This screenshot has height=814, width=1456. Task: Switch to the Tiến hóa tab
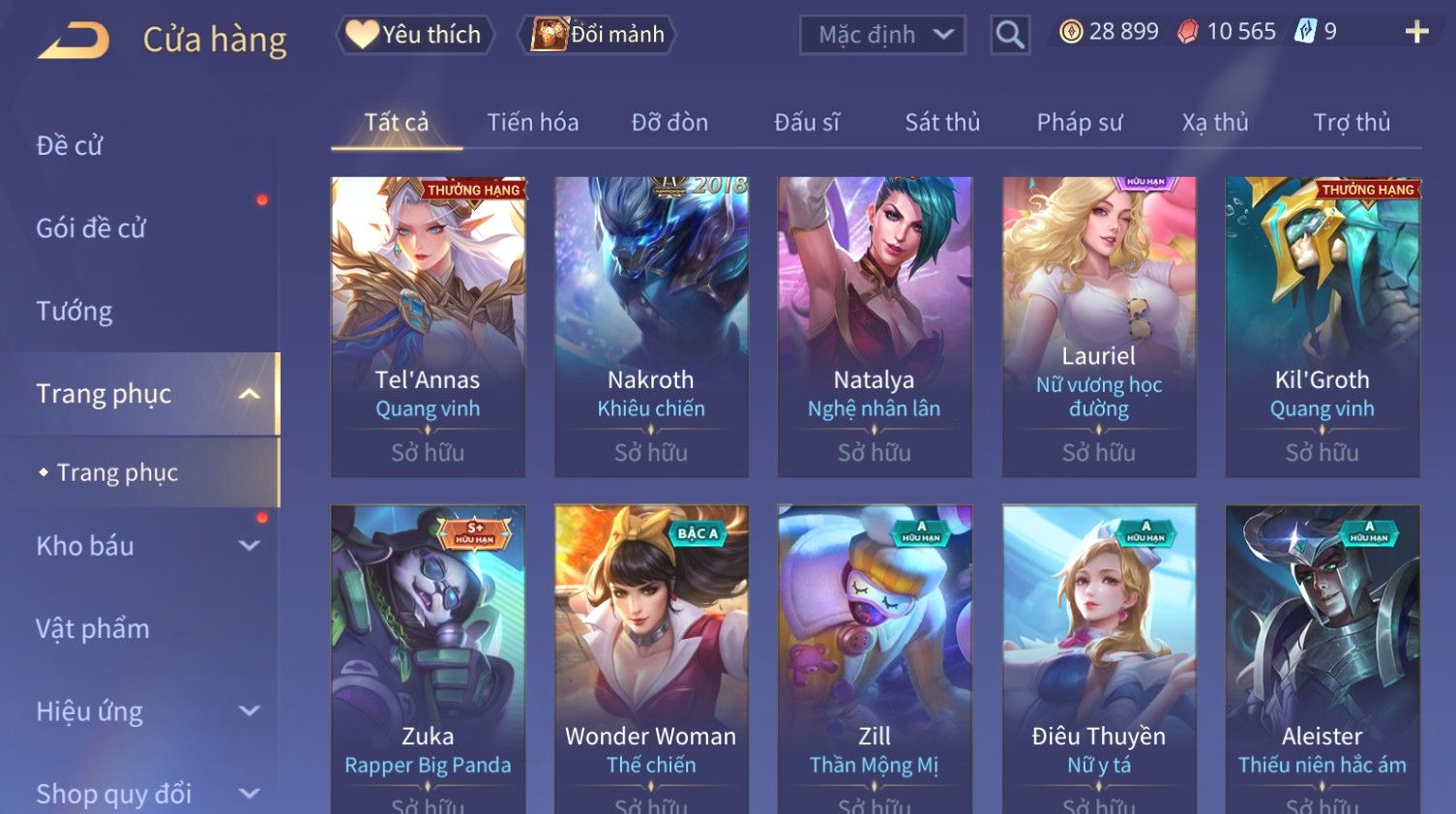(x=532, y=123)
